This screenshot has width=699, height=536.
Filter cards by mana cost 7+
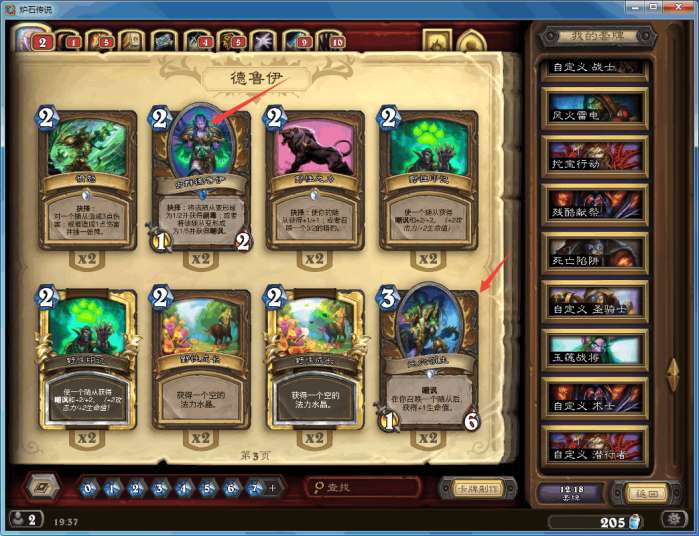(257, 489)
